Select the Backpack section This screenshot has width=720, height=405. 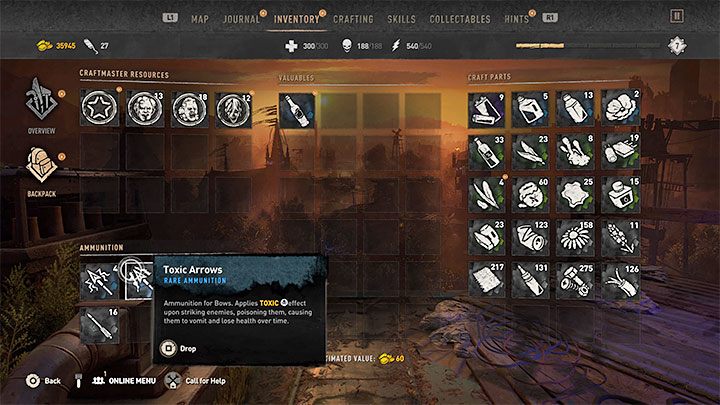click(x=41, y=167)
